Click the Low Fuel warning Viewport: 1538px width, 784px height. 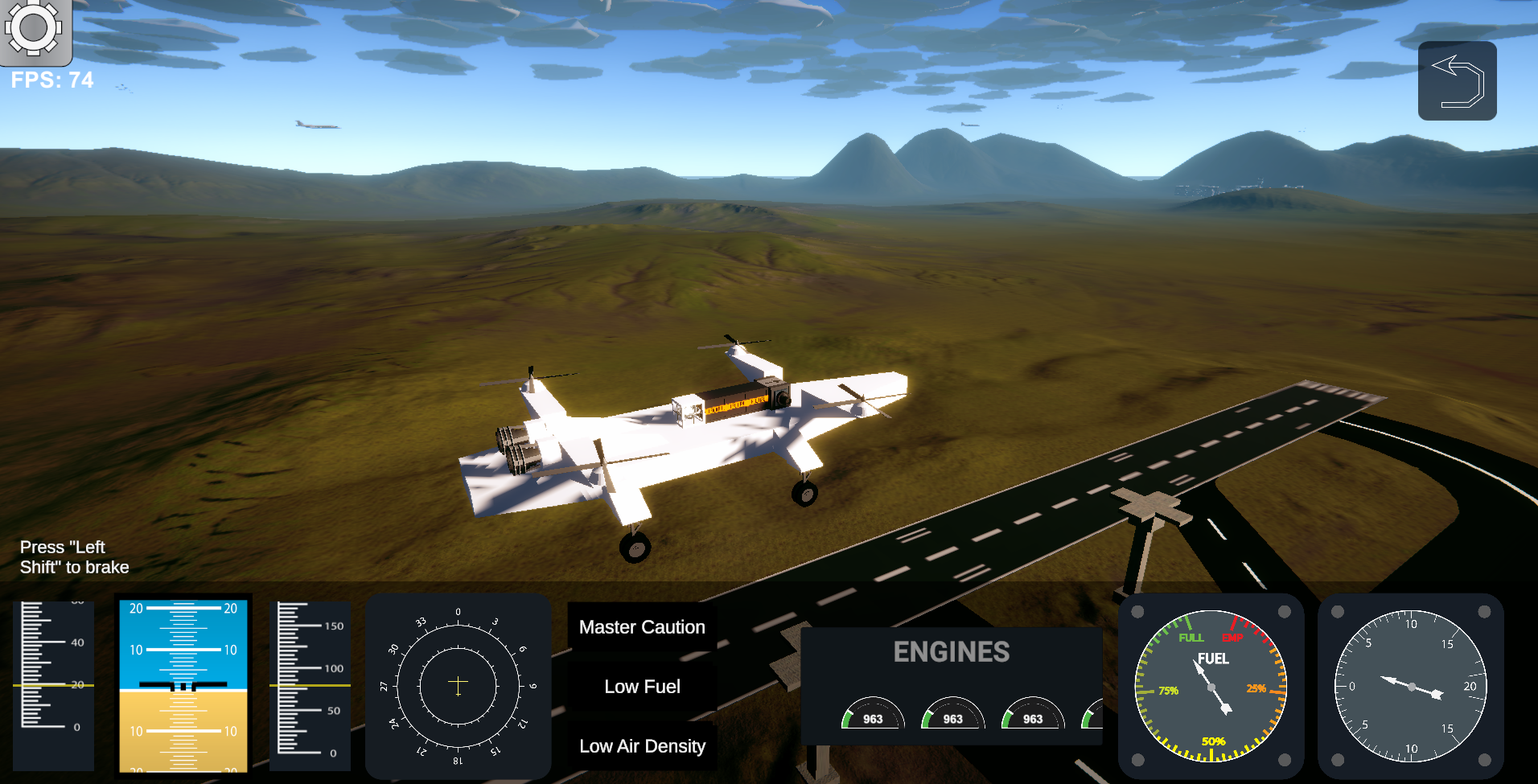pyautogui.click(x=641, y=686)
